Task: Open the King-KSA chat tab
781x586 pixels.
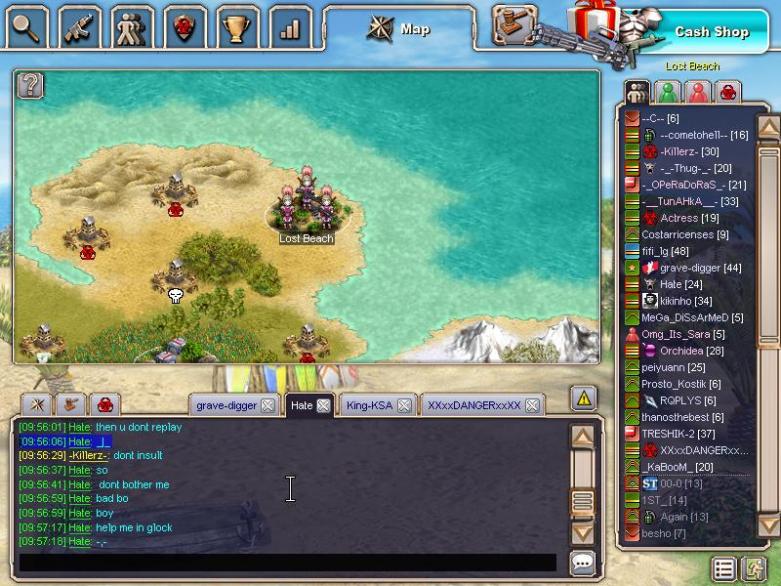Action: [x=368, y=406]
